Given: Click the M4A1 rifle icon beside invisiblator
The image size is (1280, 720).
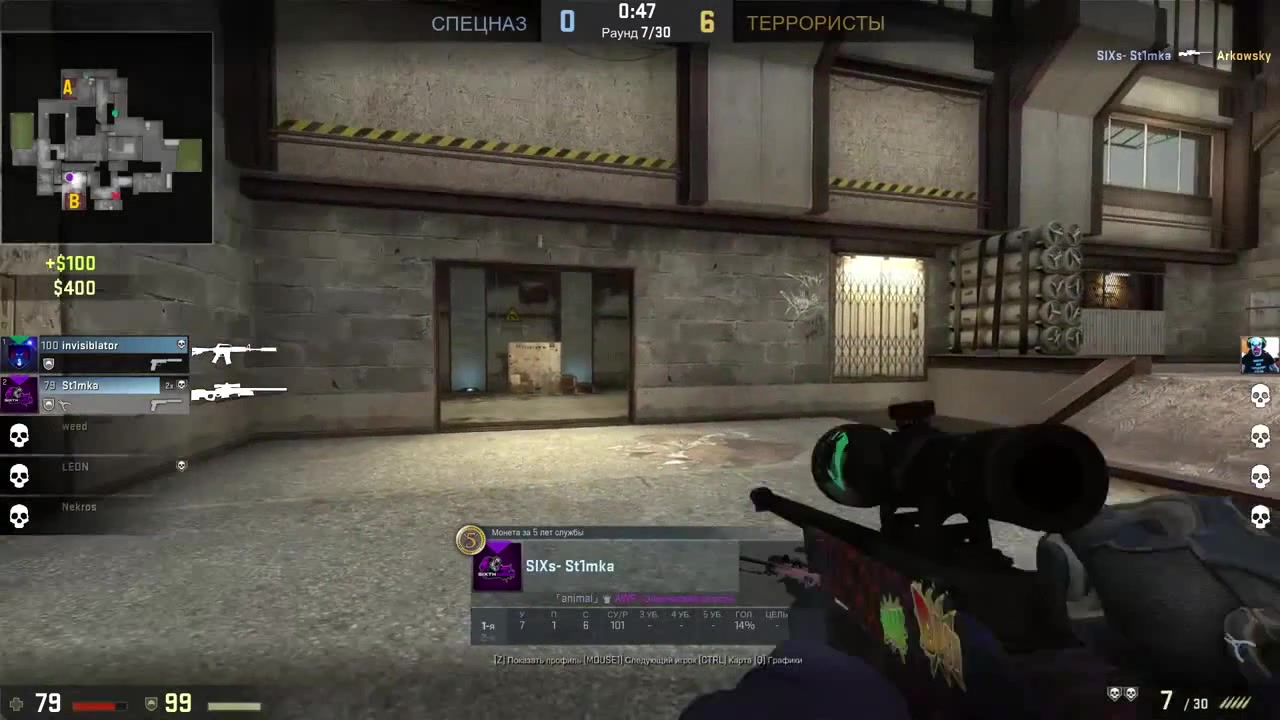Looking at the screenshot, I should tap(235, 350).
